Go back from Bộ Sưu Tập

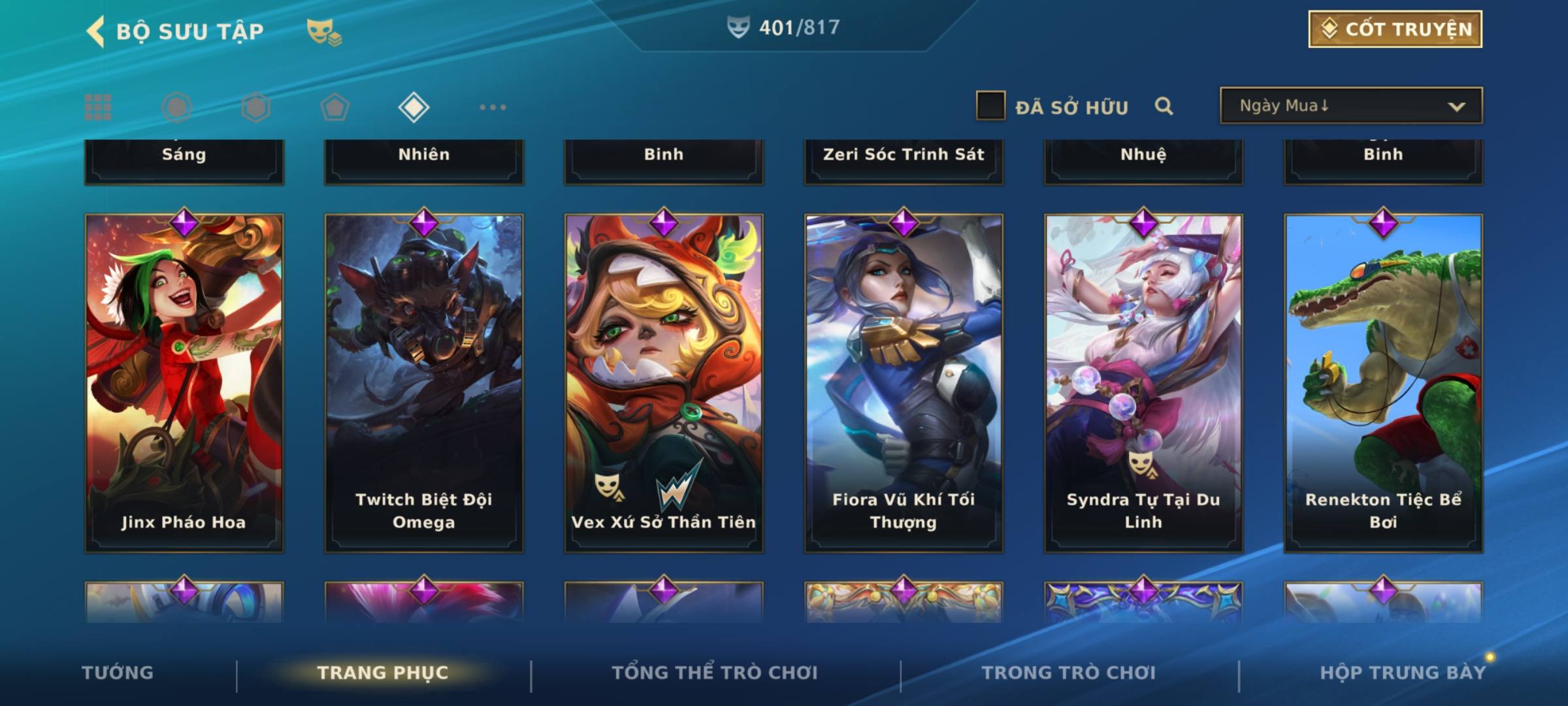point(95,31)
